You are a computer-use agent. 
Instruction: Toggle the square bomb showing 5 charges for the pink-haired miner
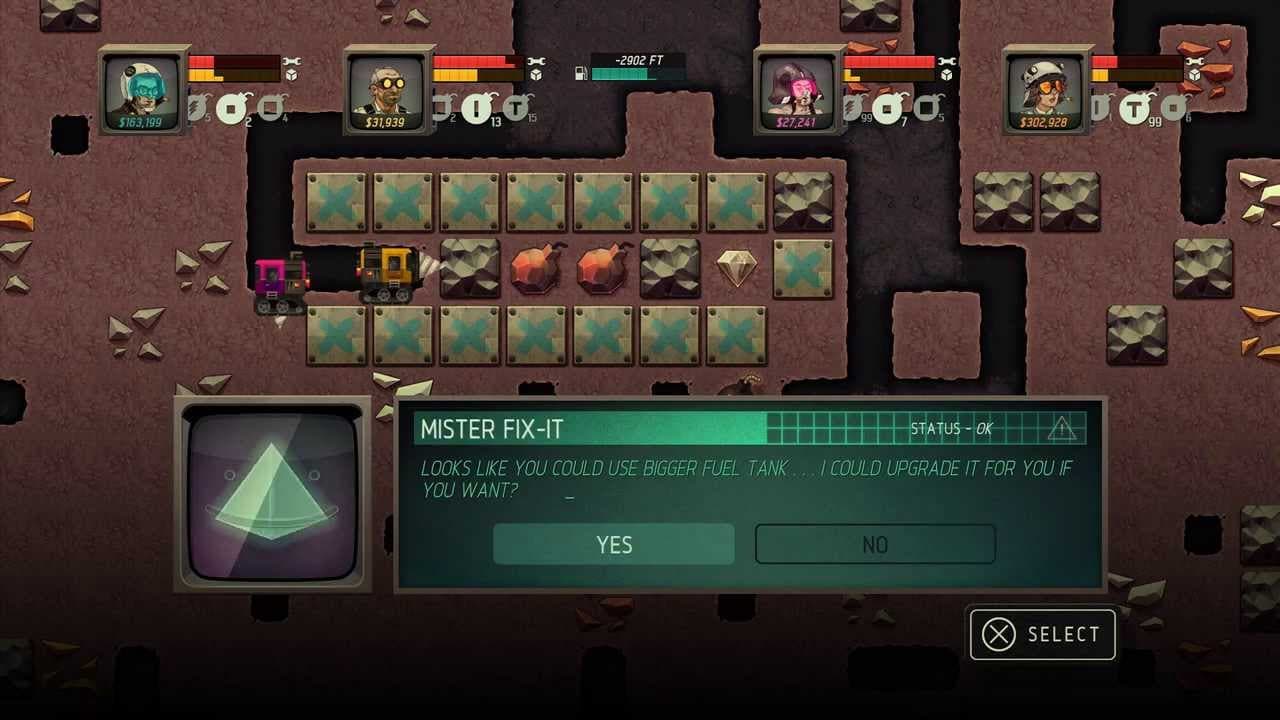click(x=925, y=108)
